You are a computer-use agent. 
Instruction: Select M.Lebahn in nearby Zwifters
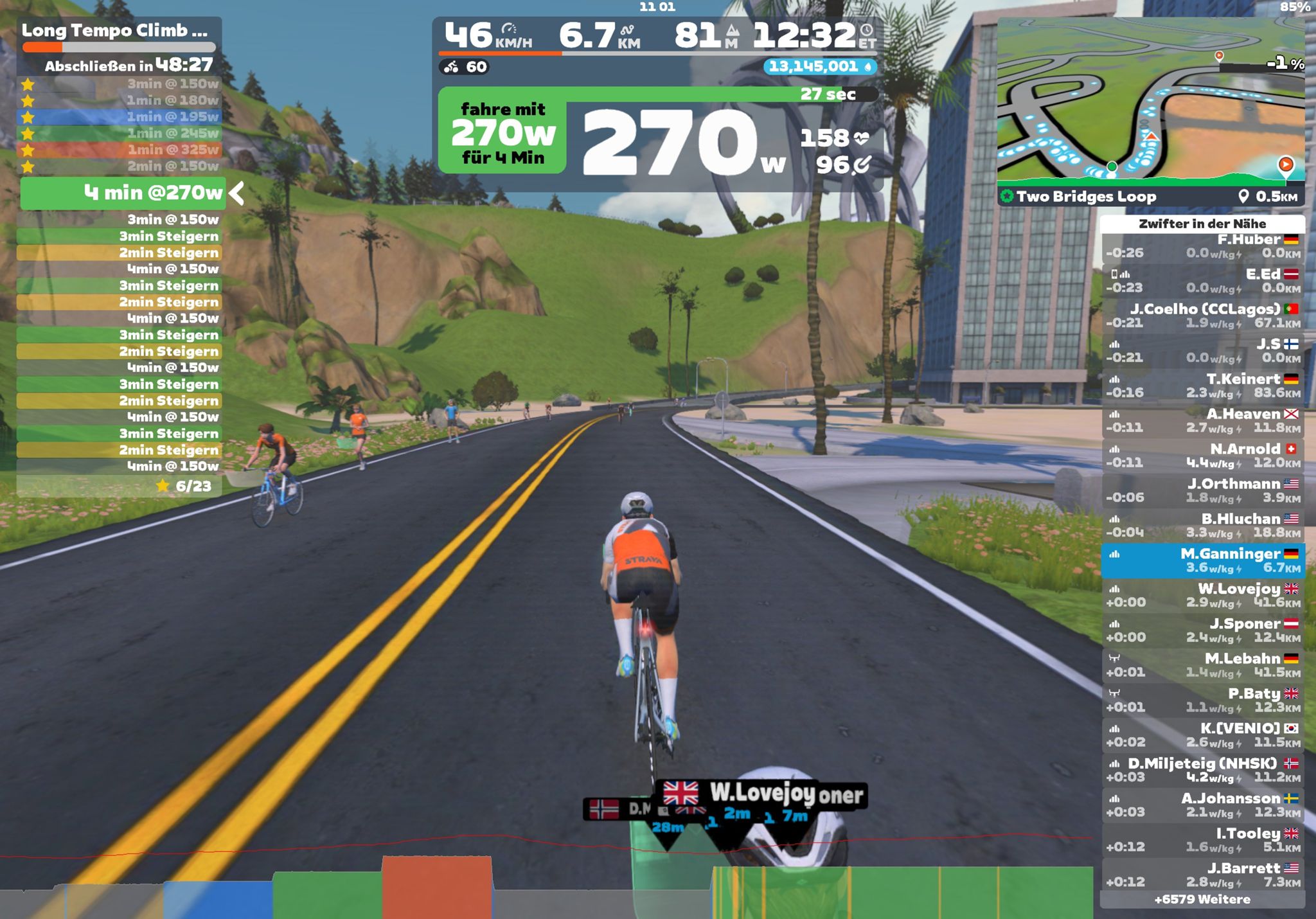click(1202, 665)
